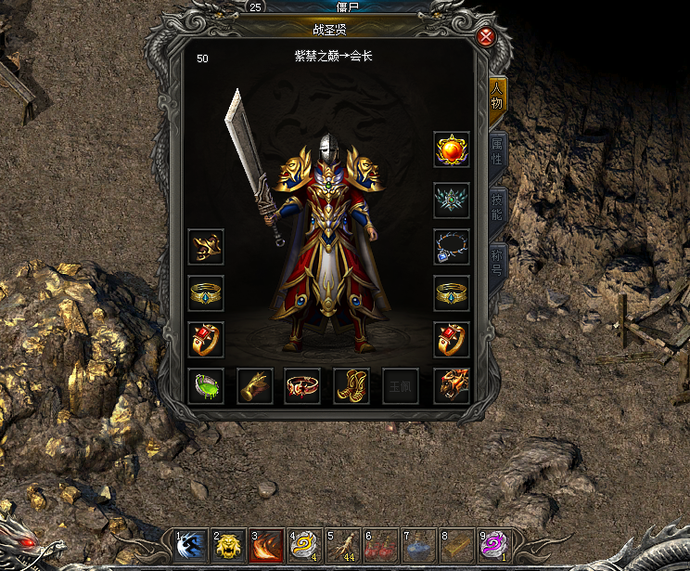This screenshot has height=571, width=690.
Task: Click the empty 玉佩 jade pendant slot
Action: [x=401, y=386]
